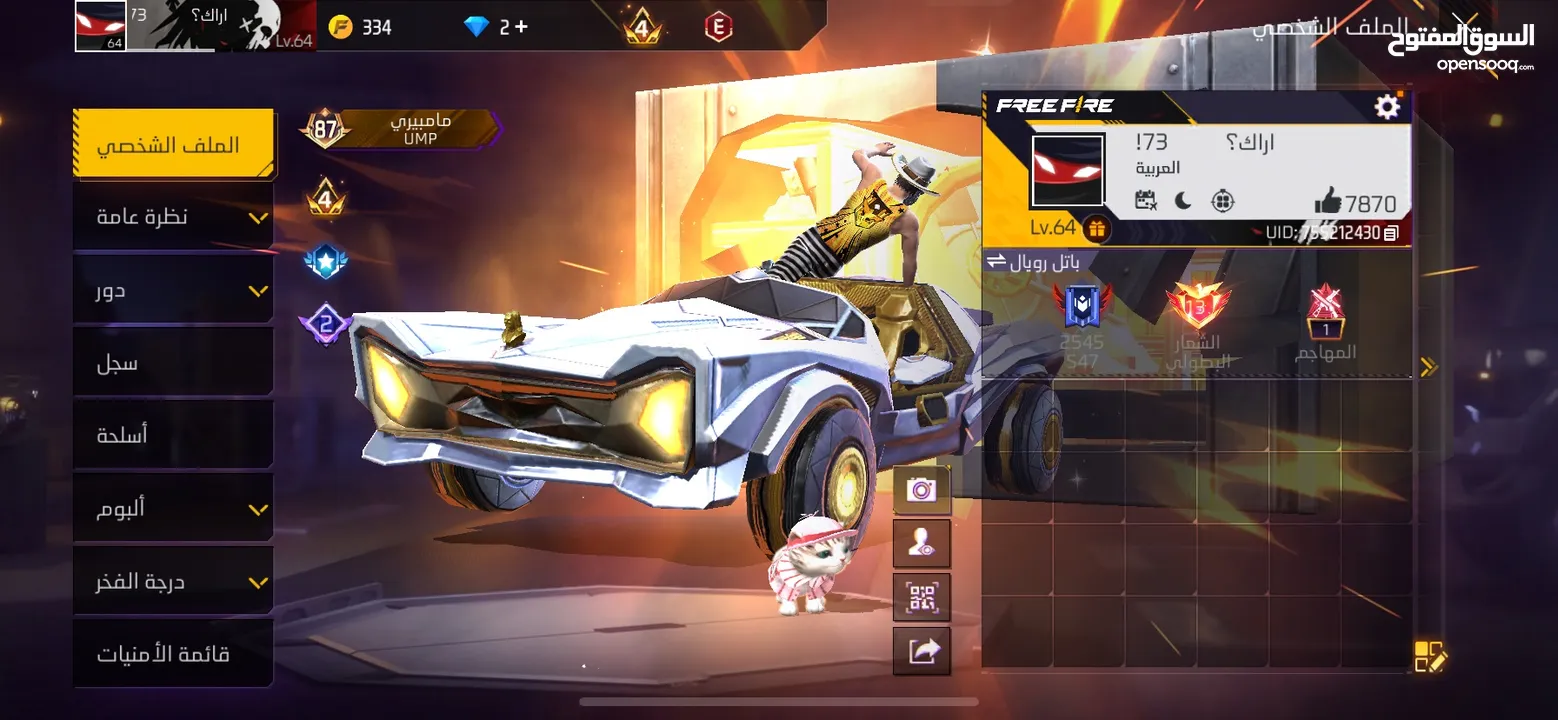This screenshot has height=720, width=1558.
Task: Expand the ألبوم album menu
Action: pyautogui.click(x=173, y=509)
